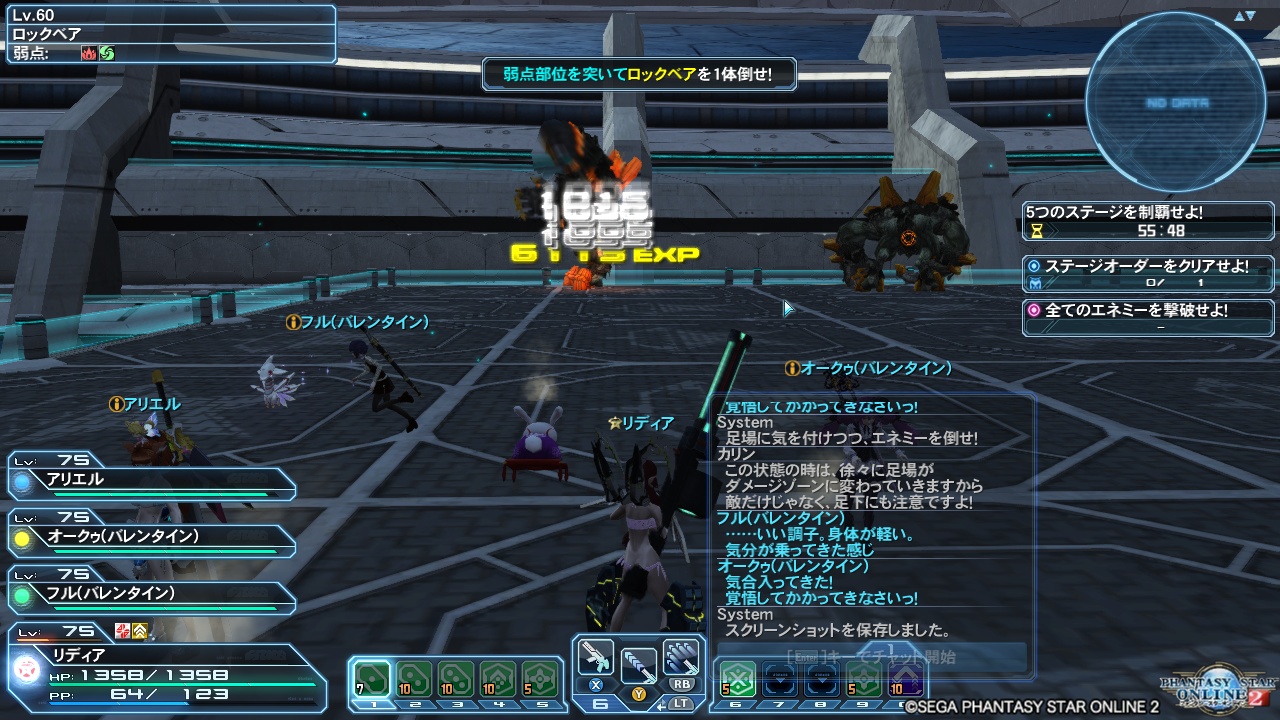
Task: Click the first green consumable icon in subpalette slot 1
Action: (x=372, y=678)
